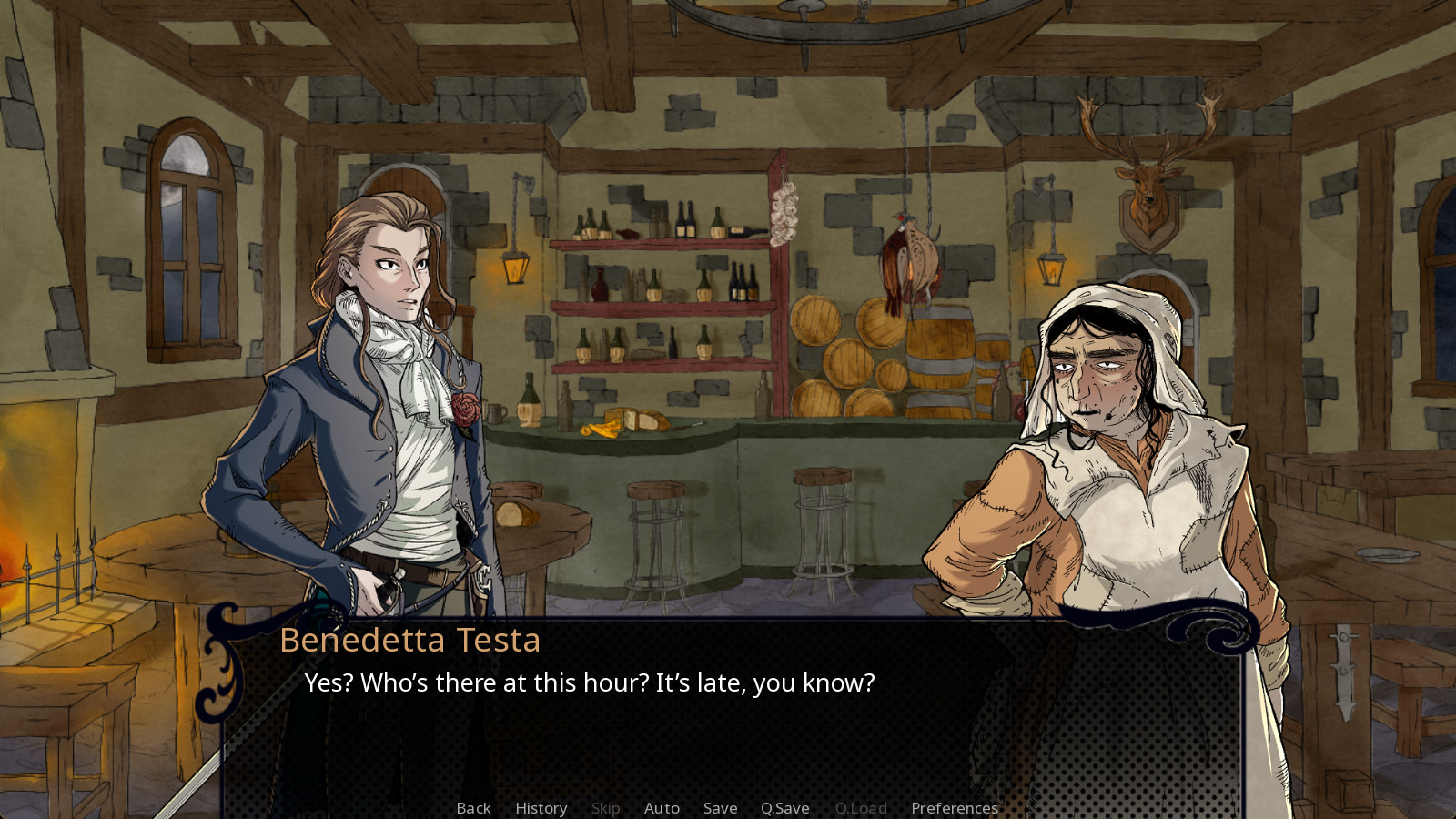Screen dimensions: 1456x819
Task: Activate the Skip button
Action: tap(605, 808)
